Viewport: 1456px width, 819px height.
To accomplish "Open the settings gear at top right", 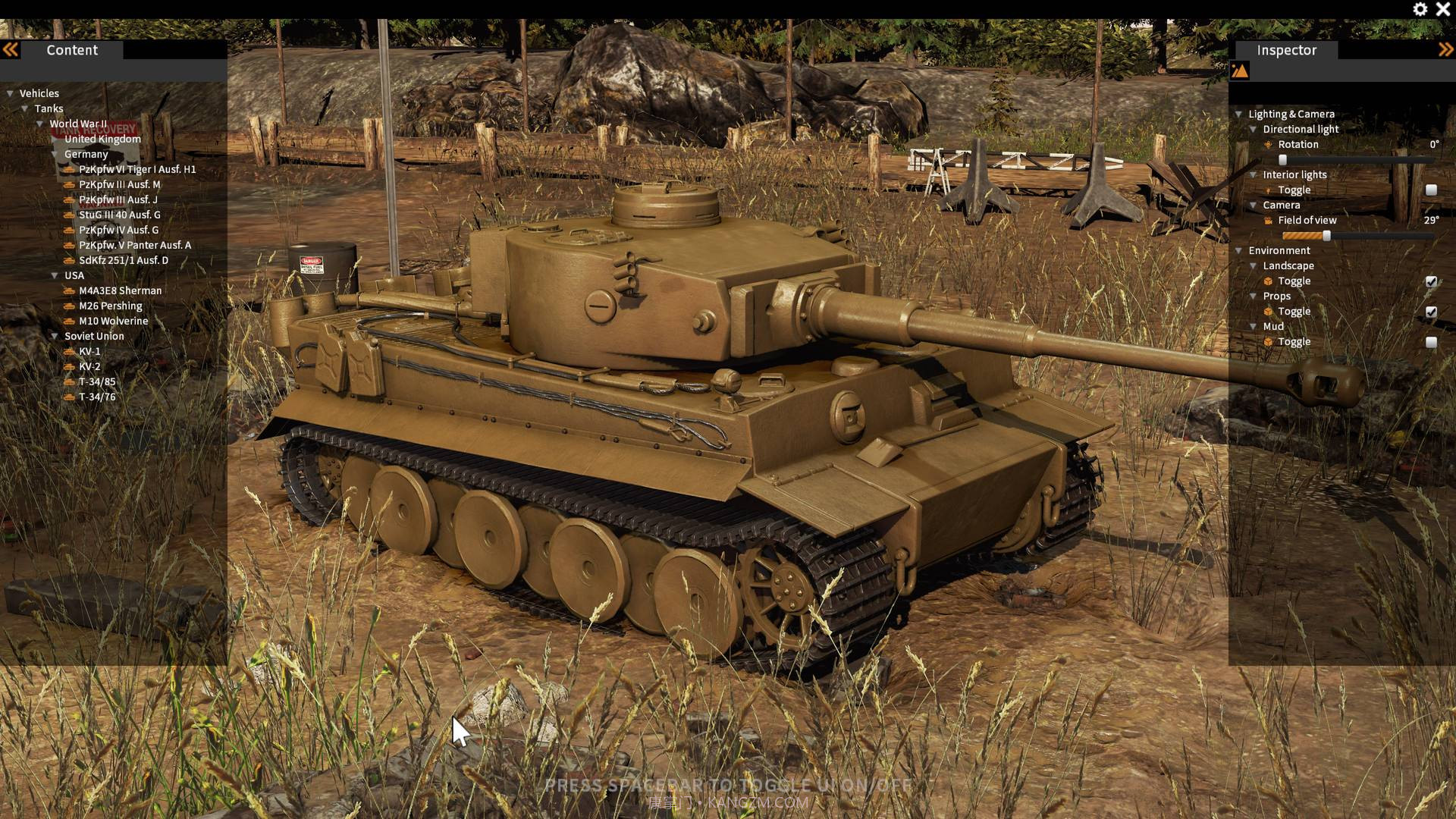I will [x=1420, y=10].
